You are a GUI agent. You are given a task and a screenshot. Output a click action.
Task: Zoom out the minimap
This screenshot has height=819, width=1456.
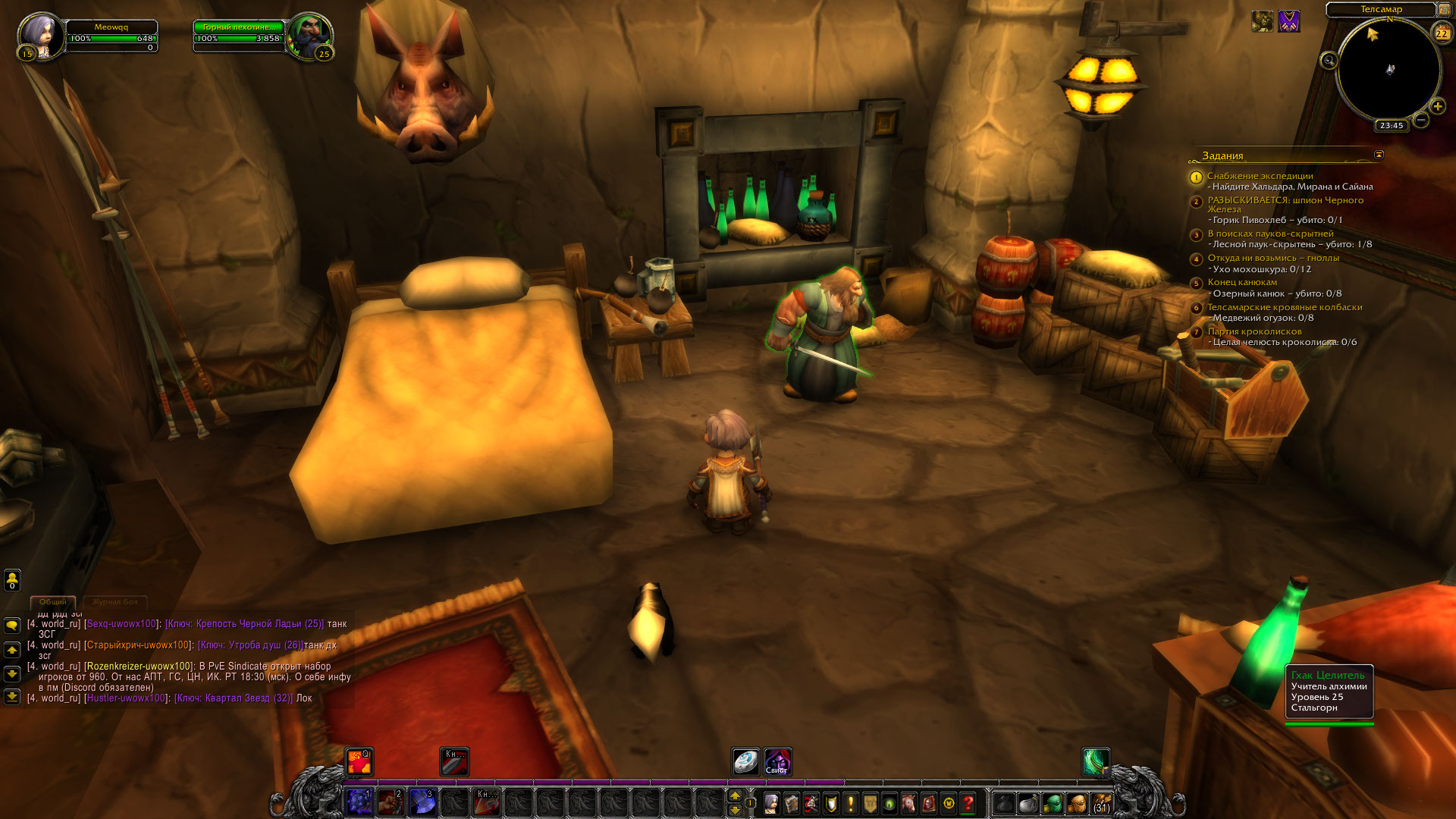coord(1421,120)
